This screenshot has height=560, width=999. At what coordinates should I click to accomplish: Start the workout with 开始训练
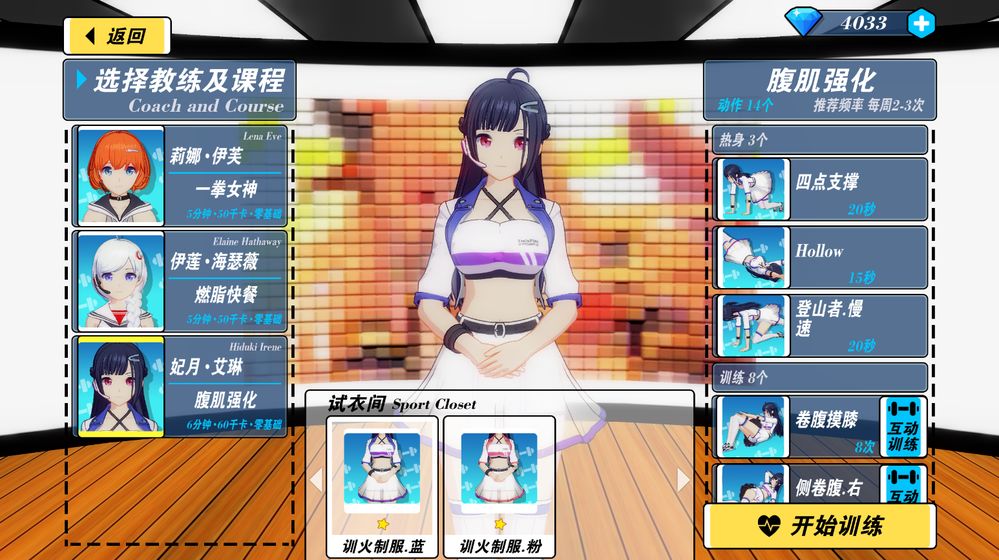[819, 526]
